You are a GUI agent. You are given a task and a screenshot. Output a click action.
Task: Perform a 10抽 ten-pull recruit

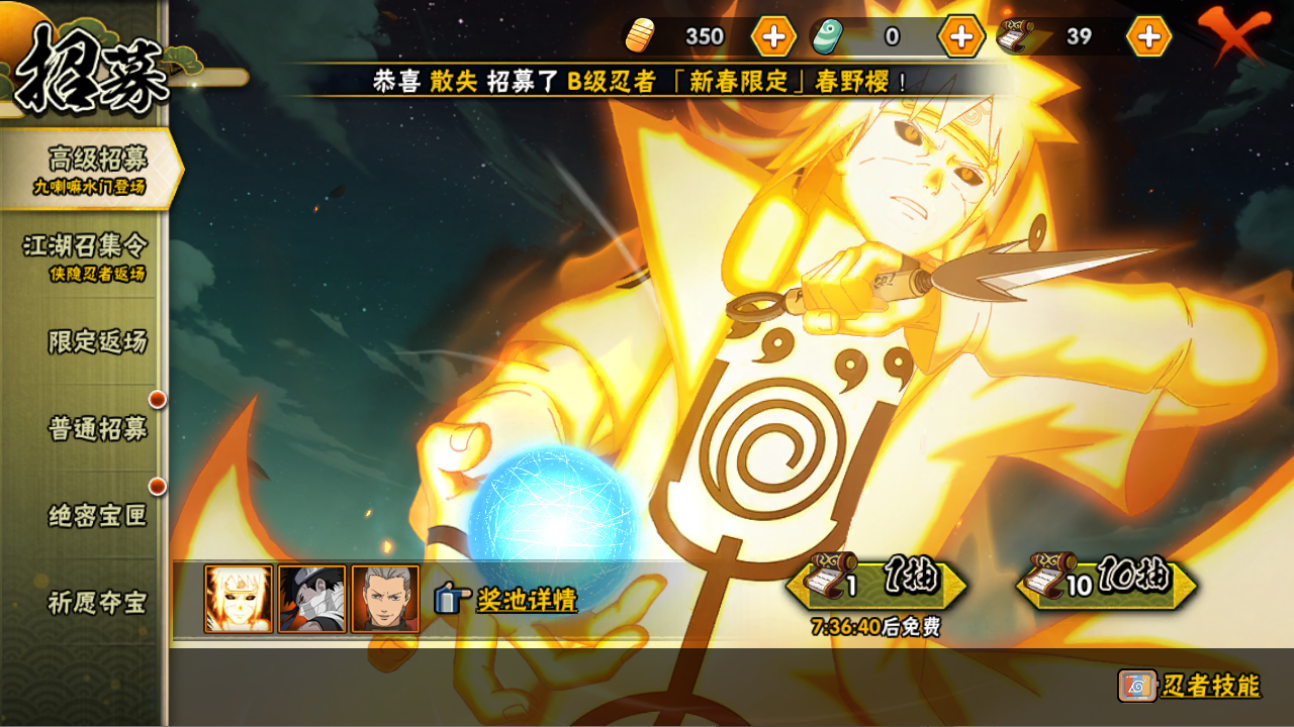tap(1106, 582)
